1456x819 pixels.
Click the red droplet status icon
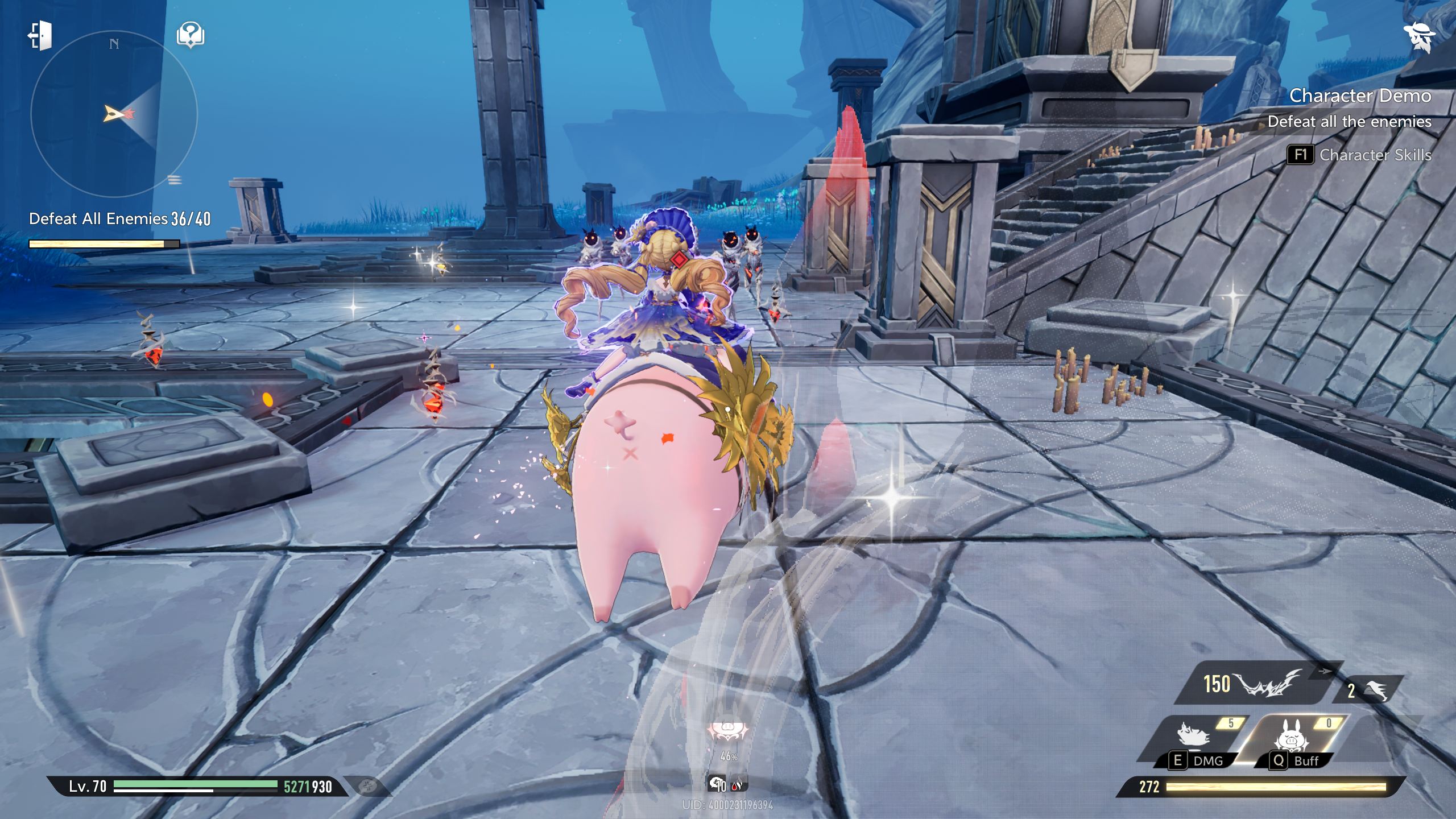pyautogui.click(x=737, y=785)
